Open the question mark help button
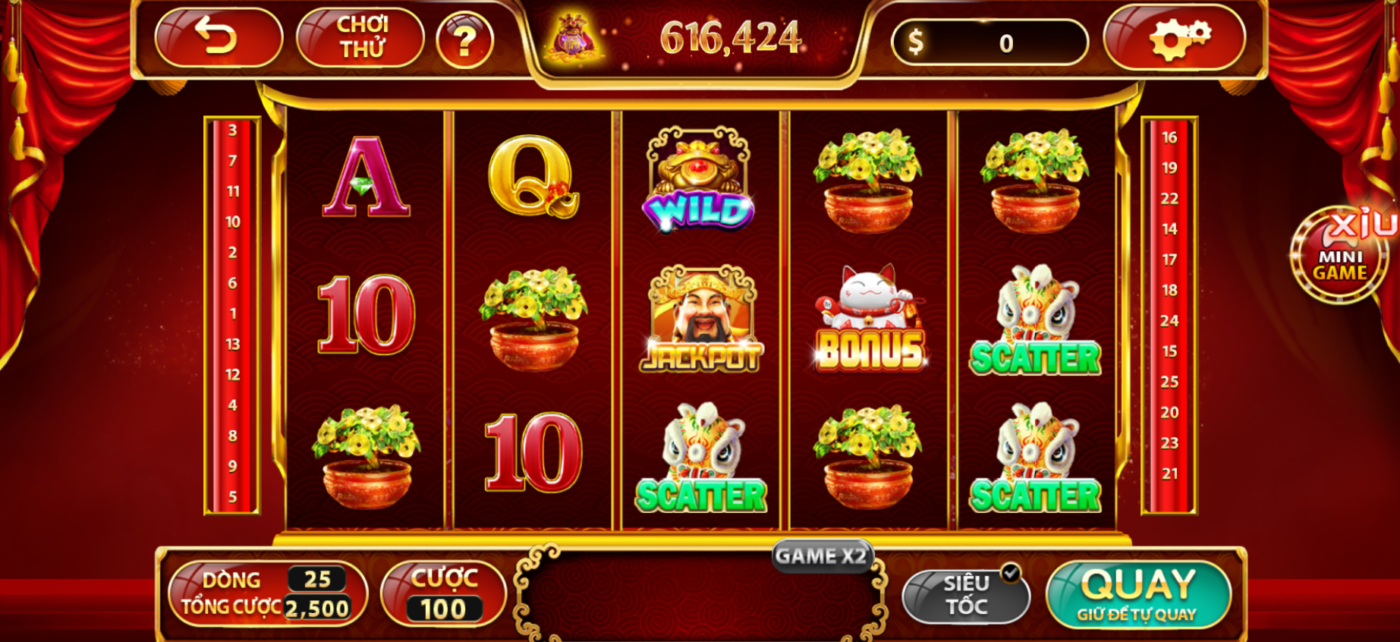This screenshot has width=1400, height=642. [x=465, y=40]
